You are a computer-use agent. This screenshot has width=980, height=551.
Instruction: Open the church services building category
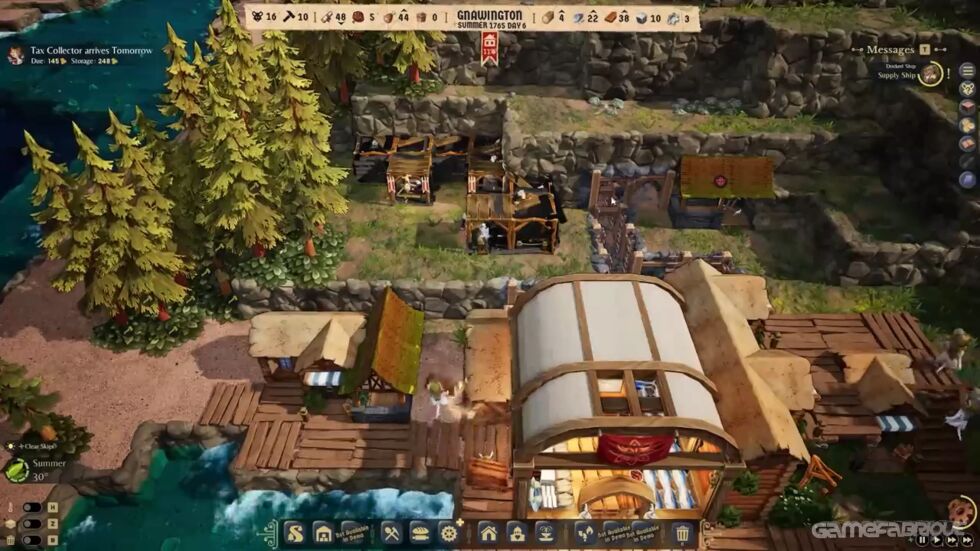click(516, 533)
